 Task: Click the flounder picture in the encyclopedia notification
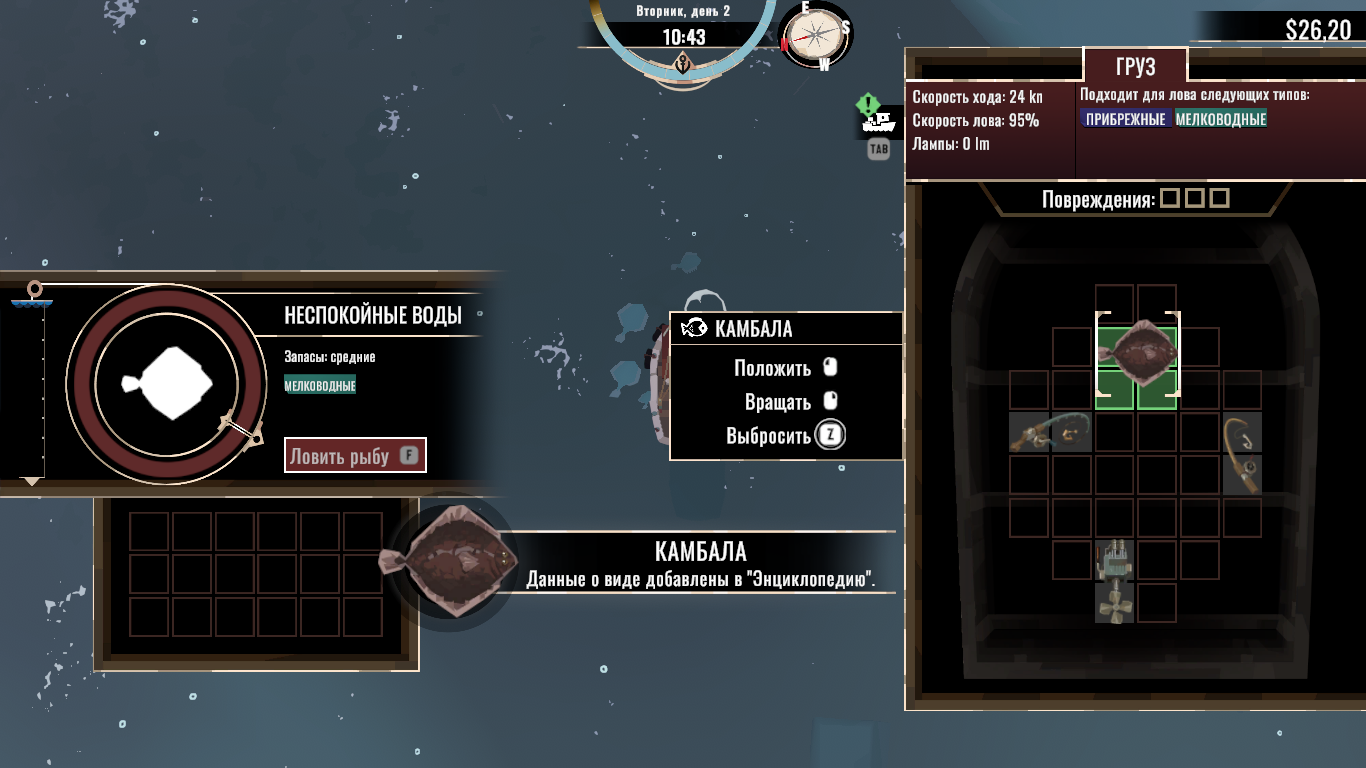click(x=450, y=561)
